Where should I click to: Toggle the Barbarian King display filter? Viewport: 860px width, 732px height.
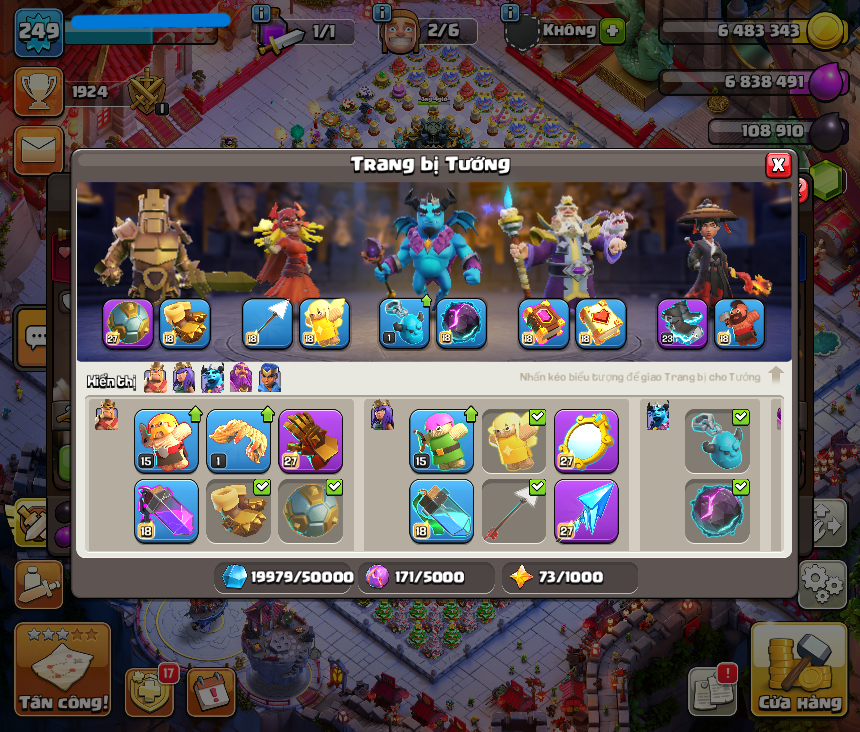click(x=155, y=378)
